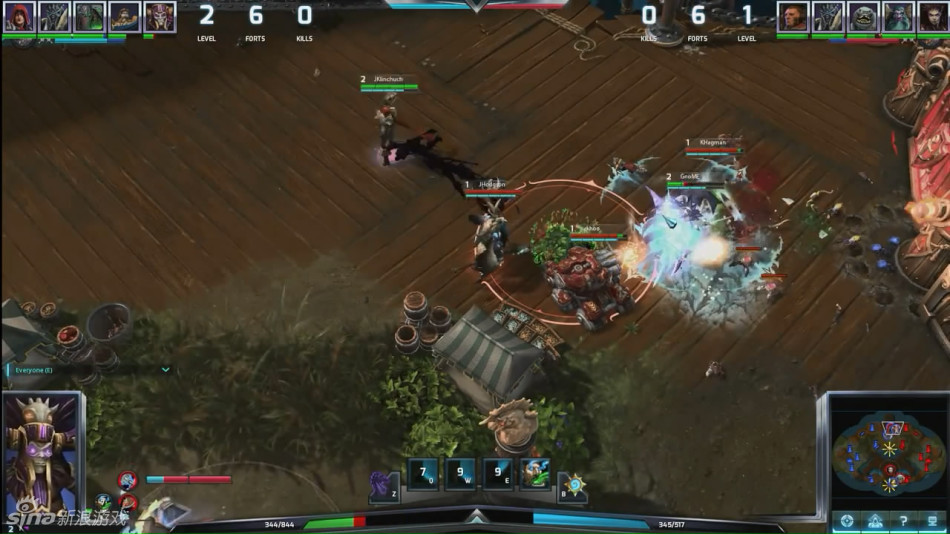Viewport: 950px width, 534px height.
Task: Click the crosshair ping button below the minimap
Action: pyautogui.click(x=846, y=521)
